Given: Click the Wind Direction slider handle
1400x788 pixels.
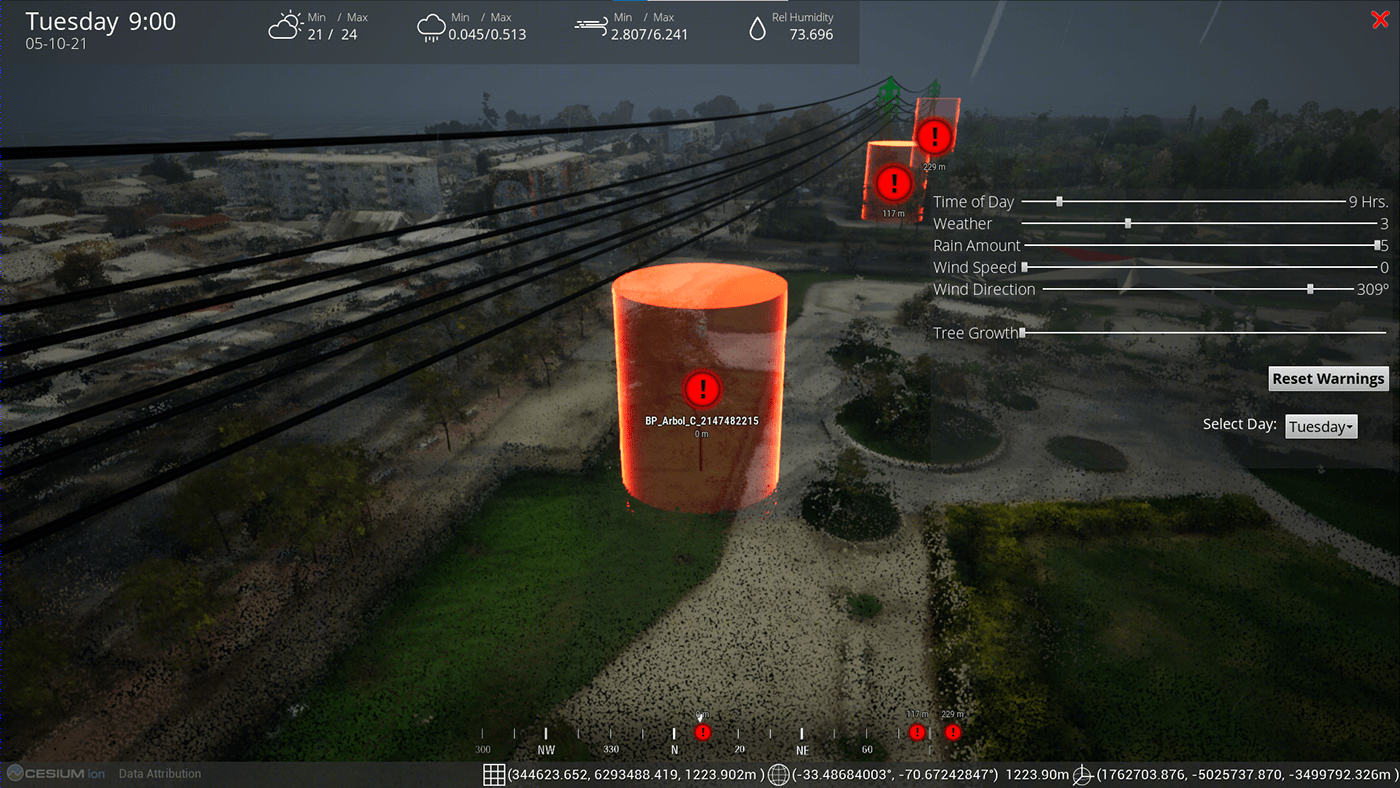Looking at the screenshot, I should pos(1309,288).
